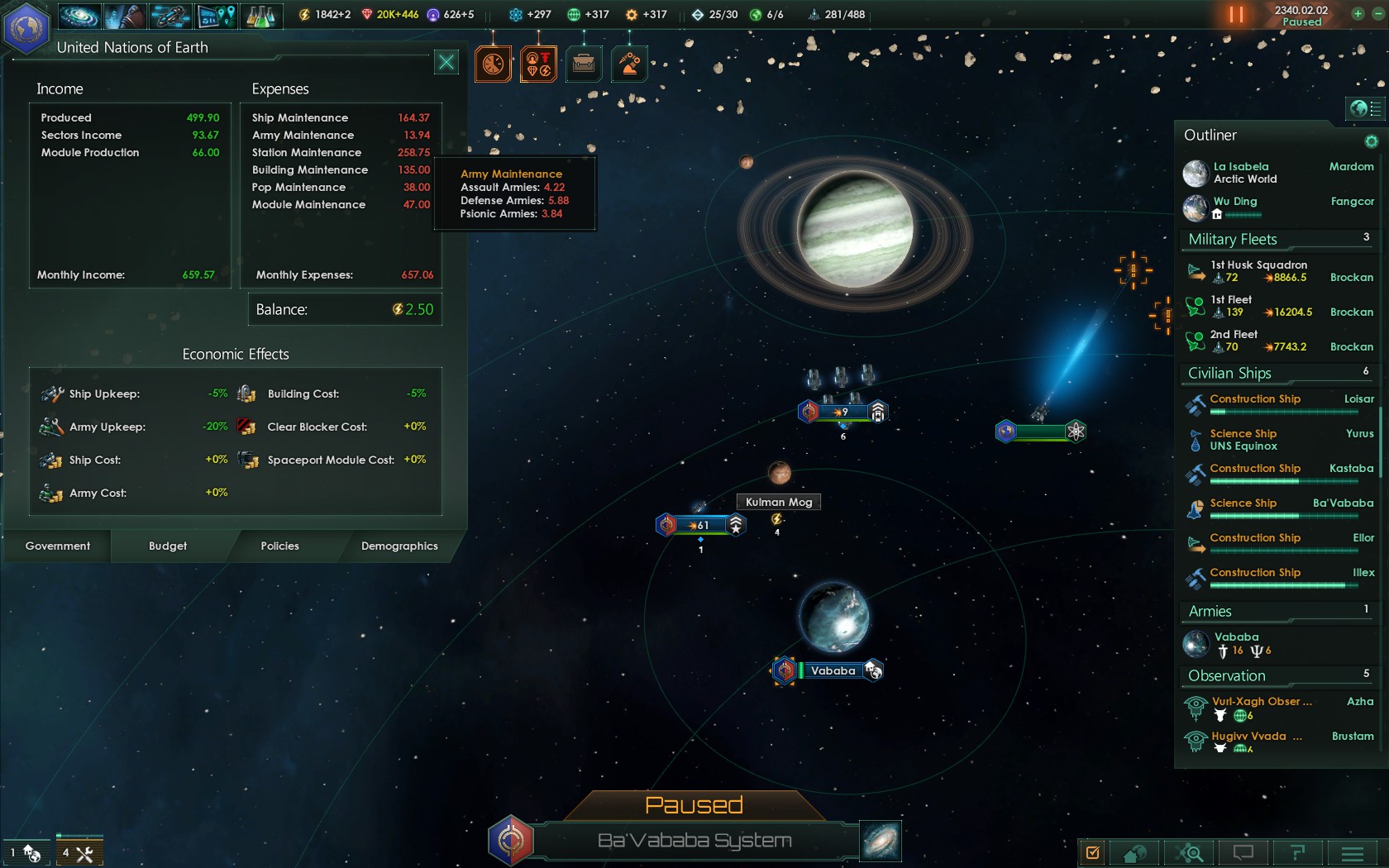The width and height of the screenshot is (1389, 868).
Task: Increase game speed with plus button
Action: 1358,14
